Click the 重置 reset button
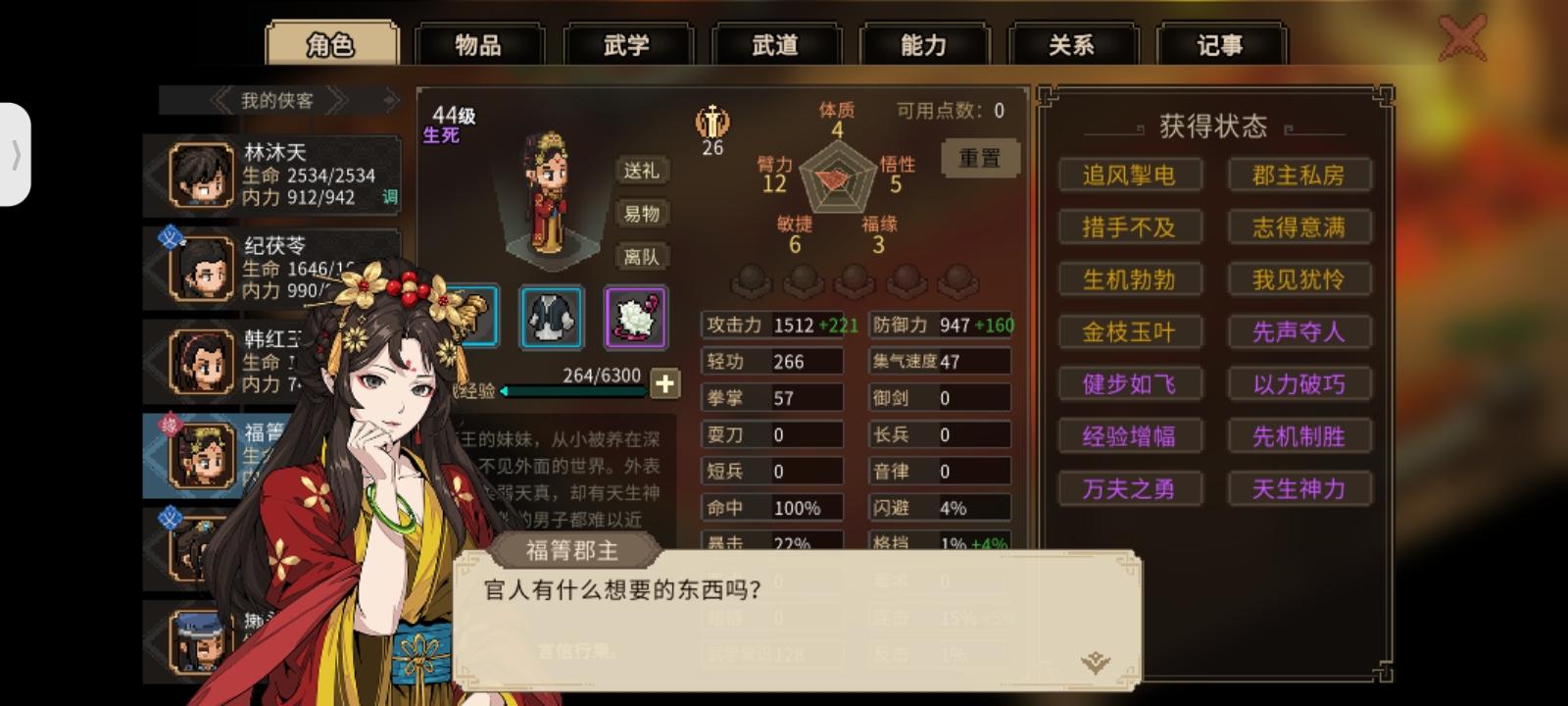The image size is (1568, 706). pos(979,158)
